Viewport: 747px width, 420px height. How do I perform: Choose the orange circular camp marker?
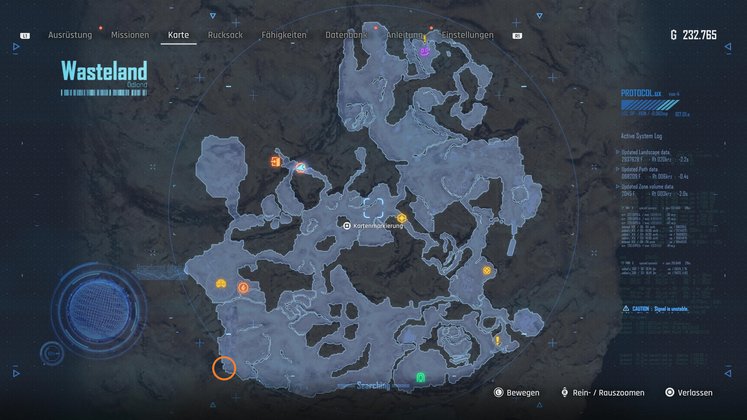click(x=244, y=288)
